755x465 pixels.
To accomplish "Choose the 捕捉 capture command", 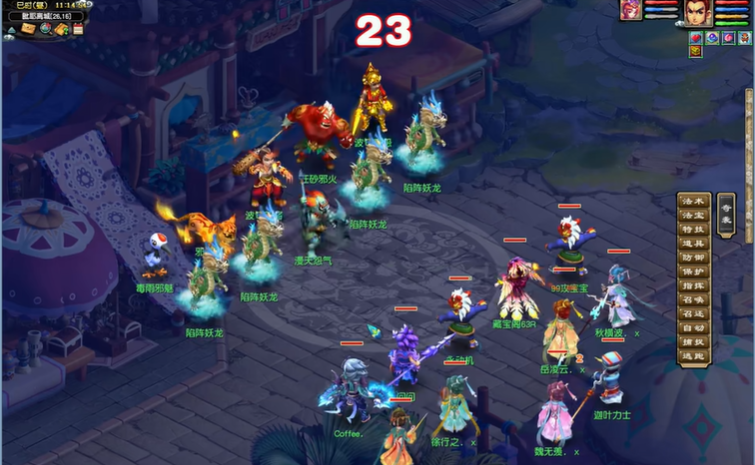I will tap(694, 341).
